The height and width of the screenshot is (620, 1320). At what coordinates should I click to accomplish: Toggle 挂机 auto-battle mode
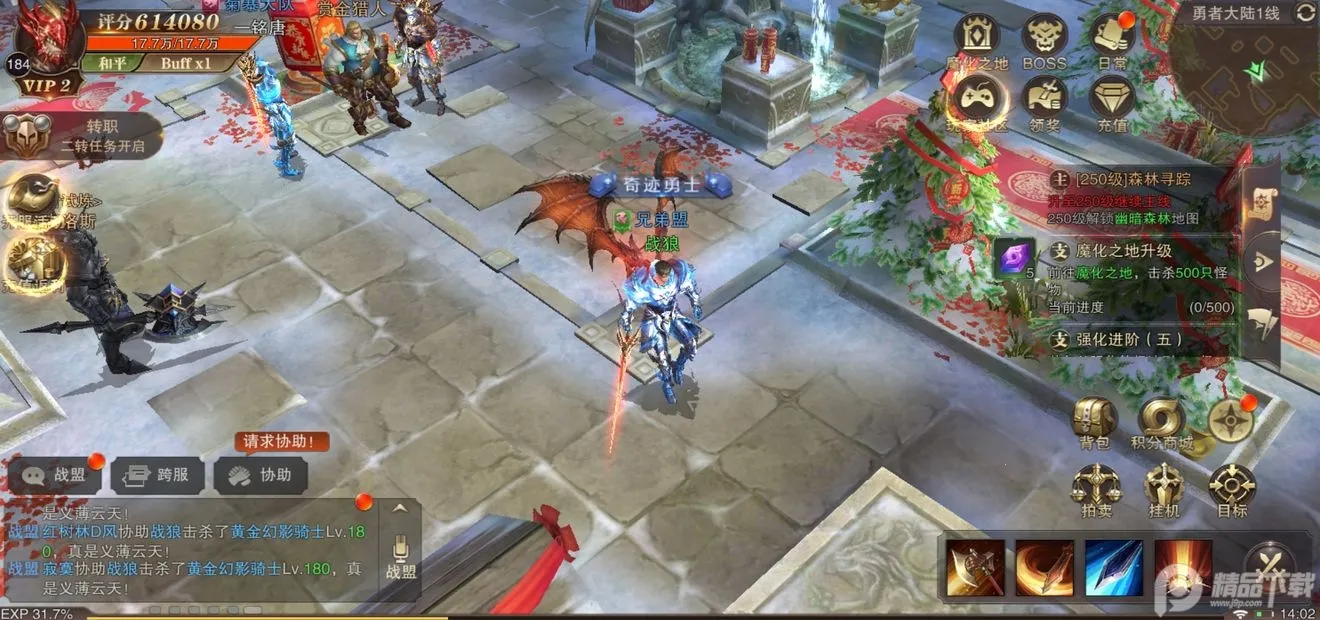(x=1163, y=489)
